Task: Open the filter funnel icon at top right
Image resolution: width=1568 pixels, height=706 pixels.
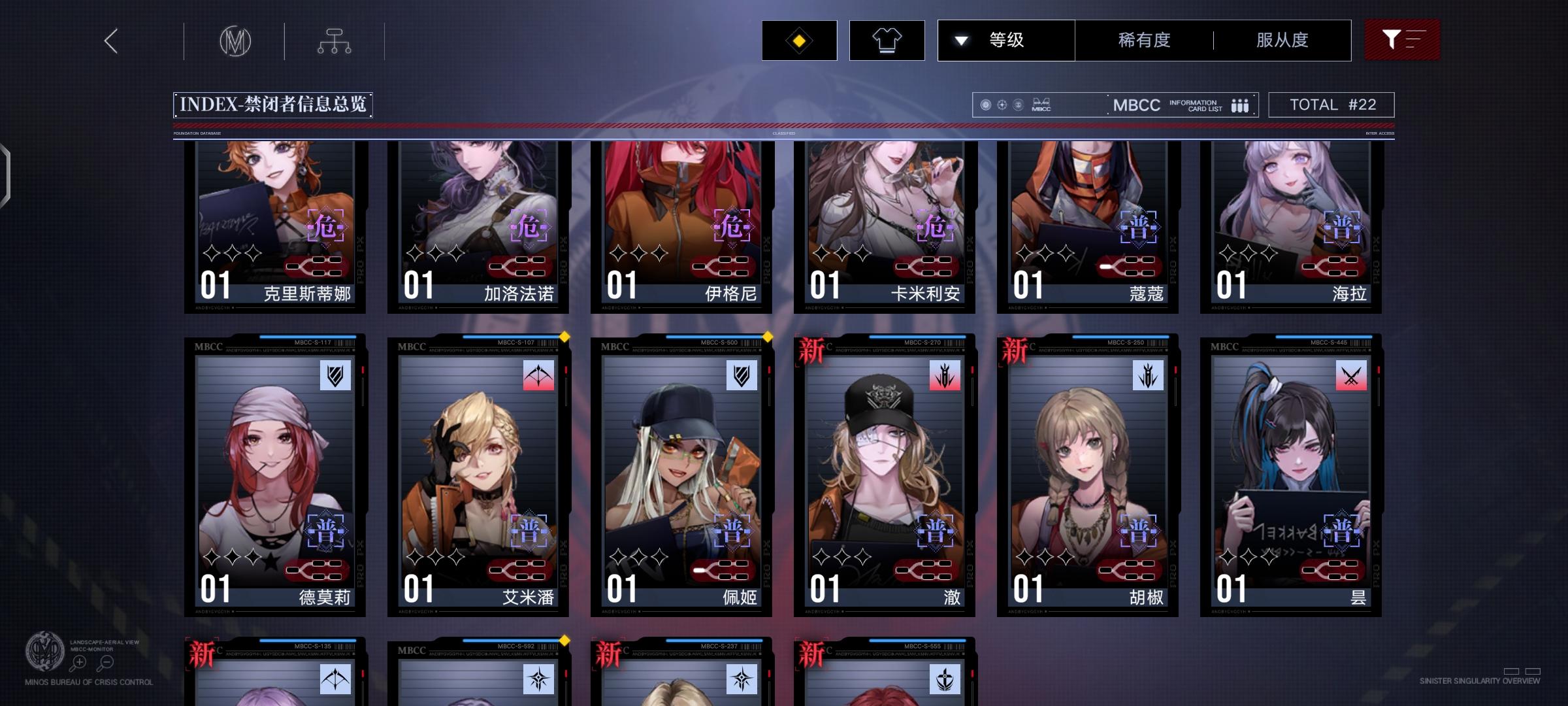Action: pos(1402,40)
